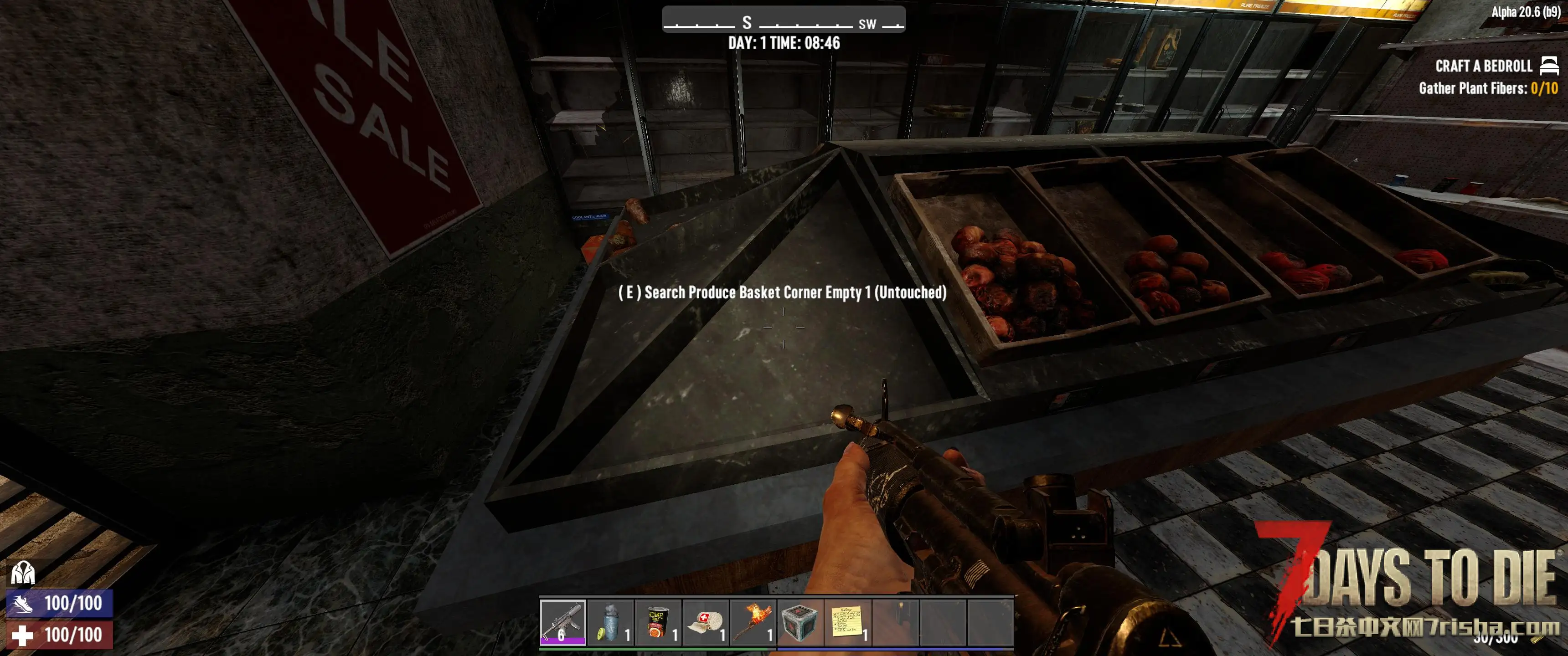Select the jar of water slot
Image resolution: width=1568 pixels, height=656 pixels.
click(610, 622)
